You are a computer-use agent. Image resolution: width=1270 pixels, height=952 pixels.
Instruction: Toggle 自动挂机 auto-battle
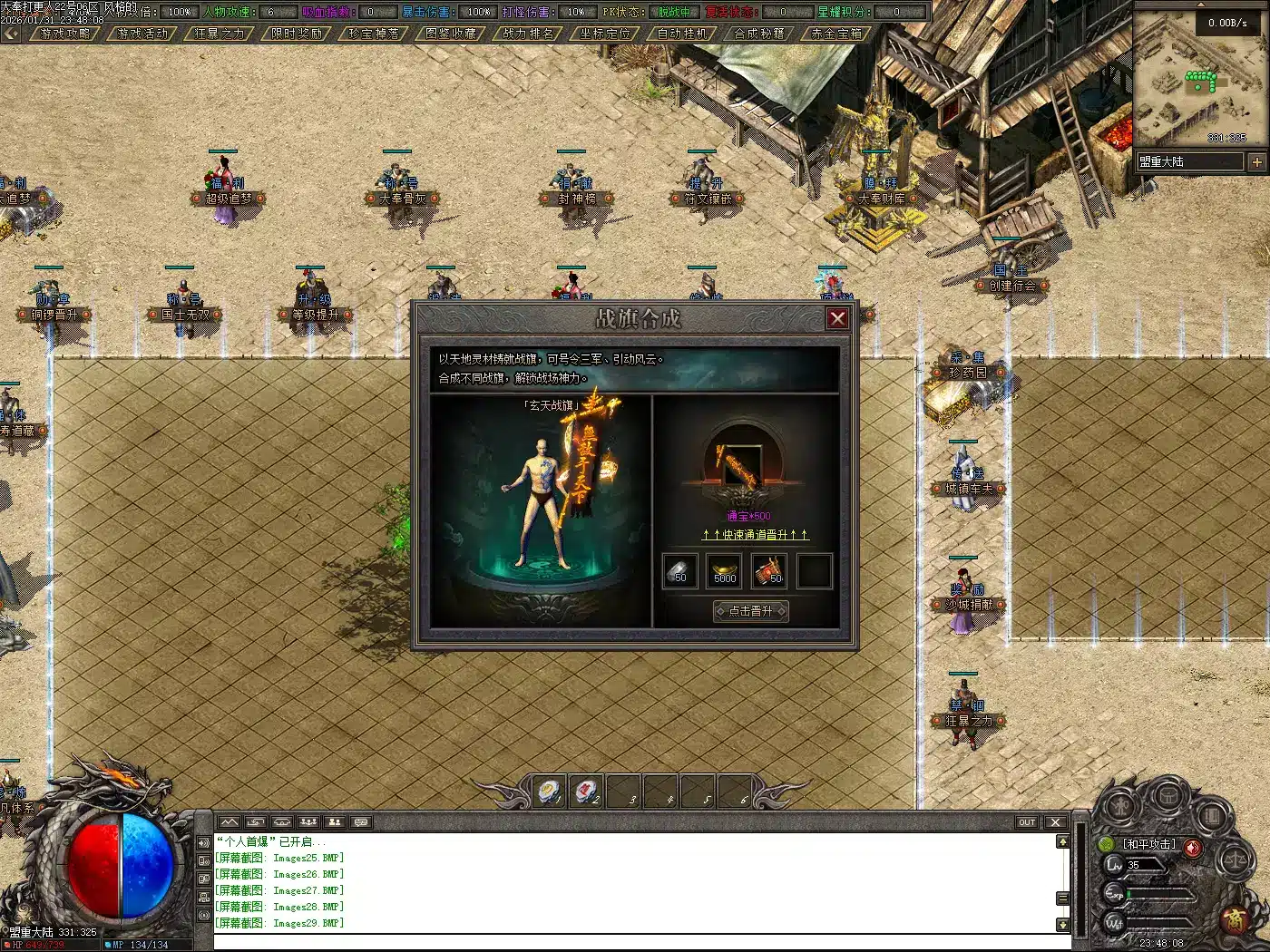(682, 34)
